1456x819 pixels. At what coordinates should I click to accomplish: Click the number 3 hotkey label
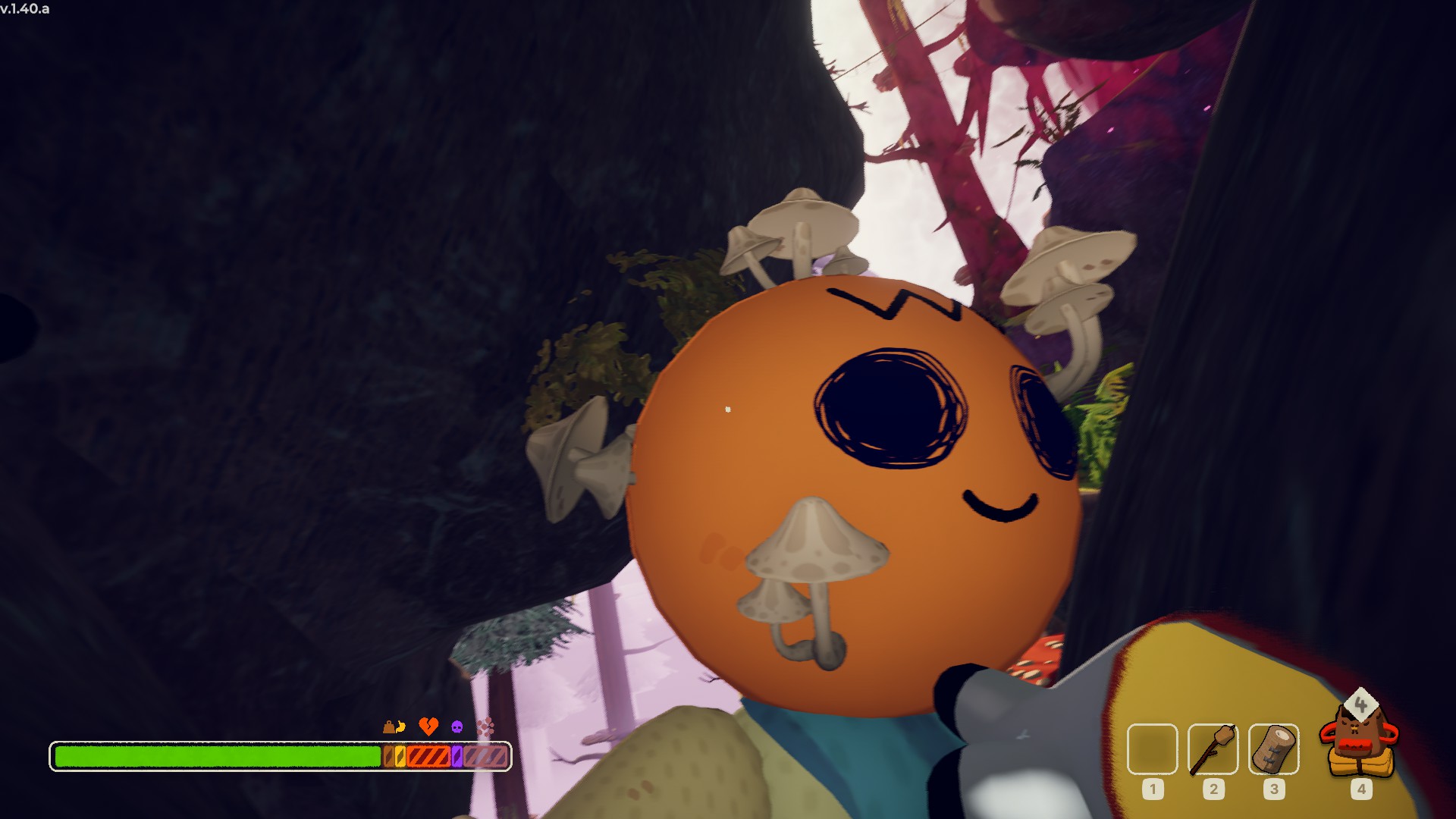[x=1273, y=789]
